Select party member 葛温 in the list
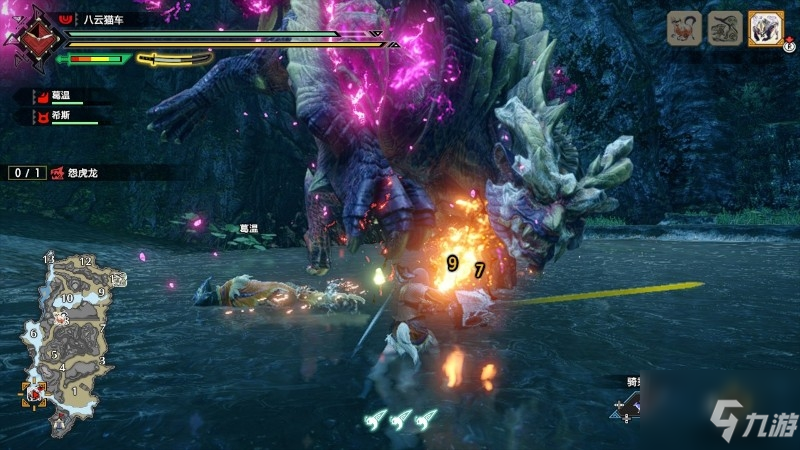 (61, 96)
